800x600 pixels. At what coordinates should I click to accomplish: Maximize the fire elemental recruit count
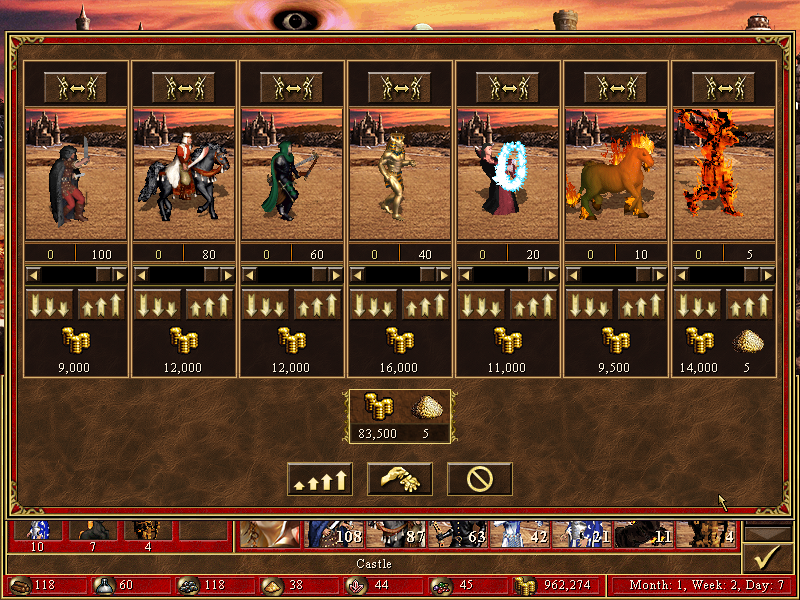(x=750, y=304)
